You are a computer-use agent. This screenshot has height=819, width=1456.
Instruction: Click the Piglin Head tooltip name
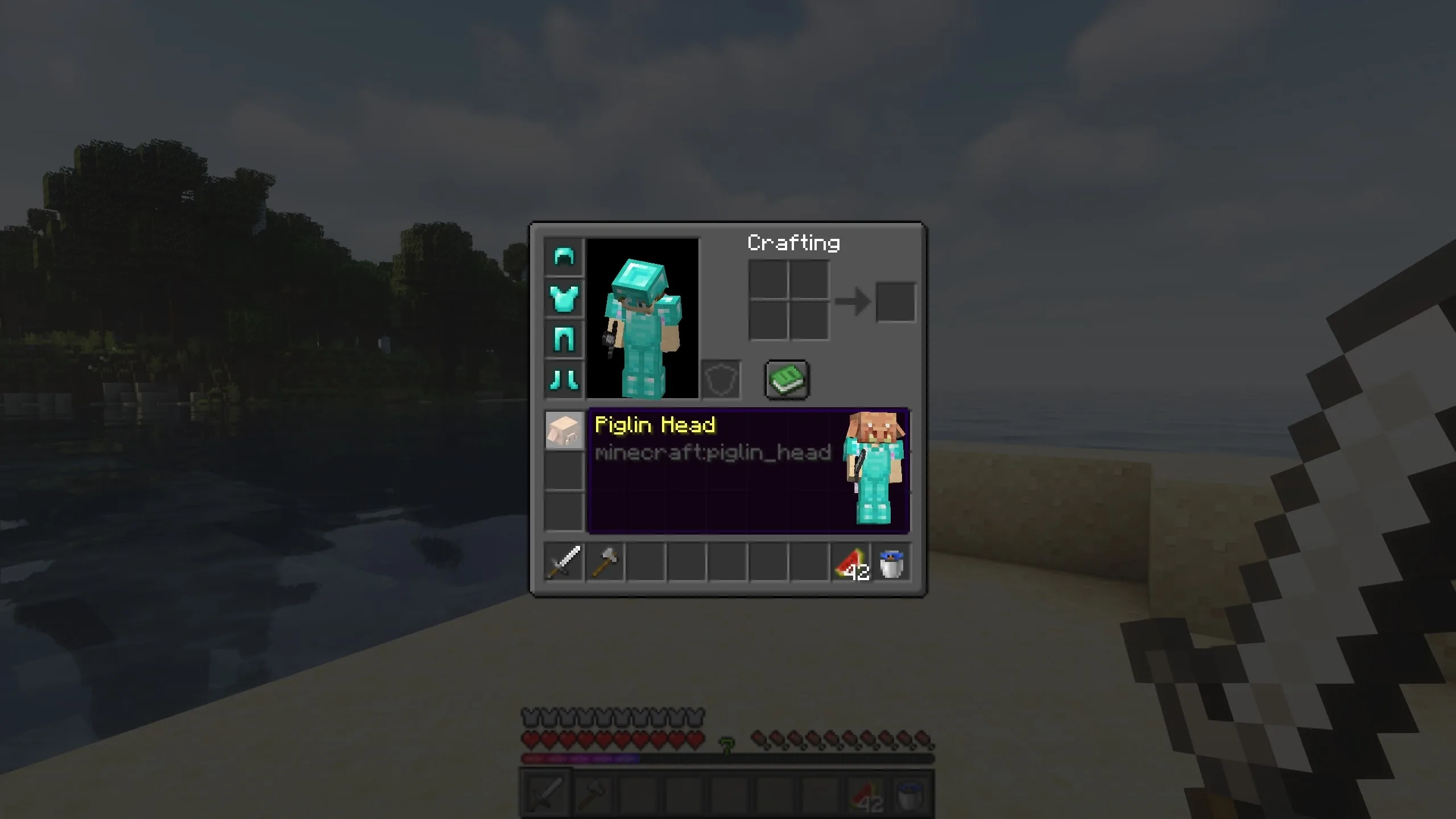point(655,424)
